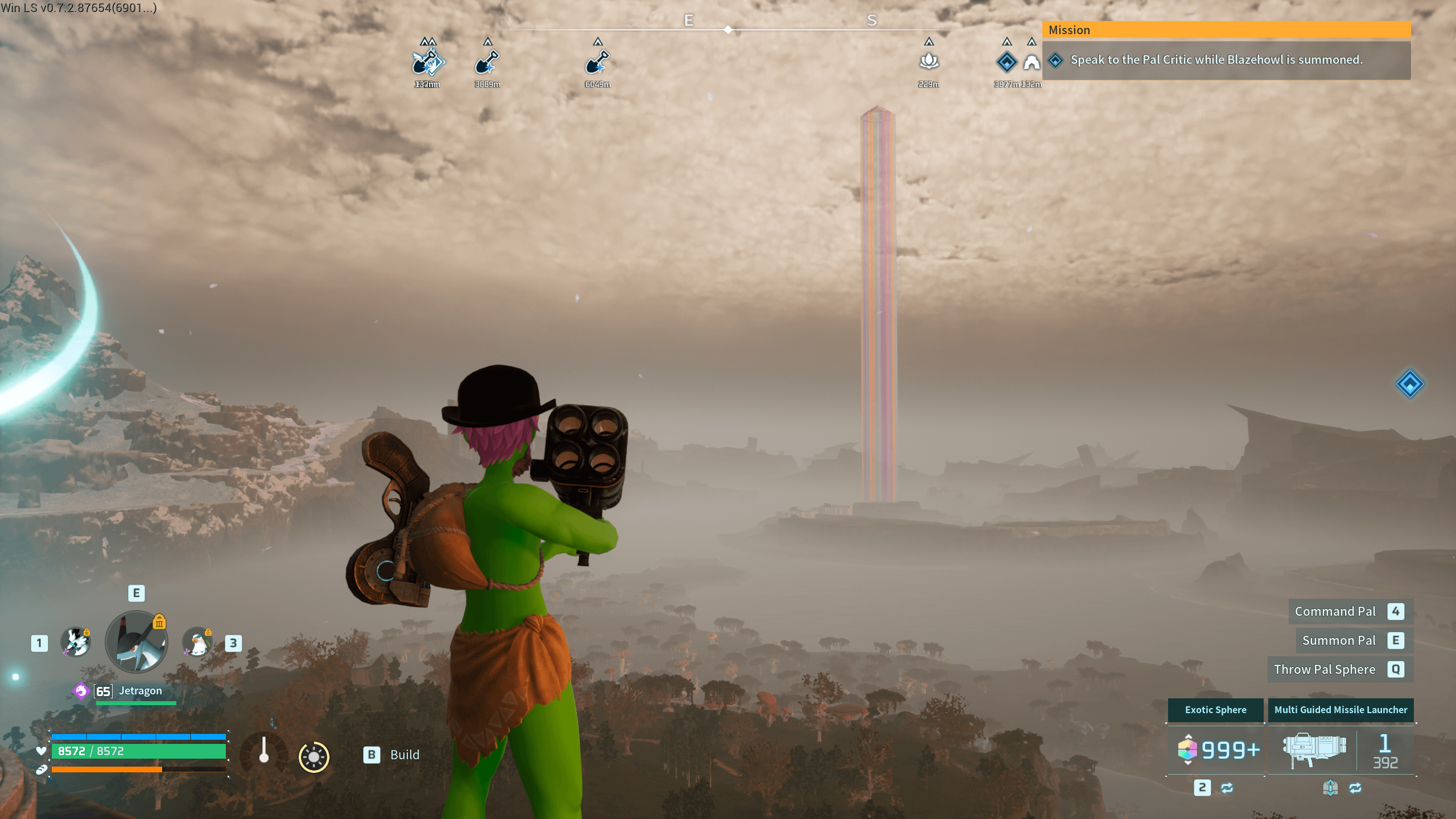Click the Command Pal label

(1335, 611)
